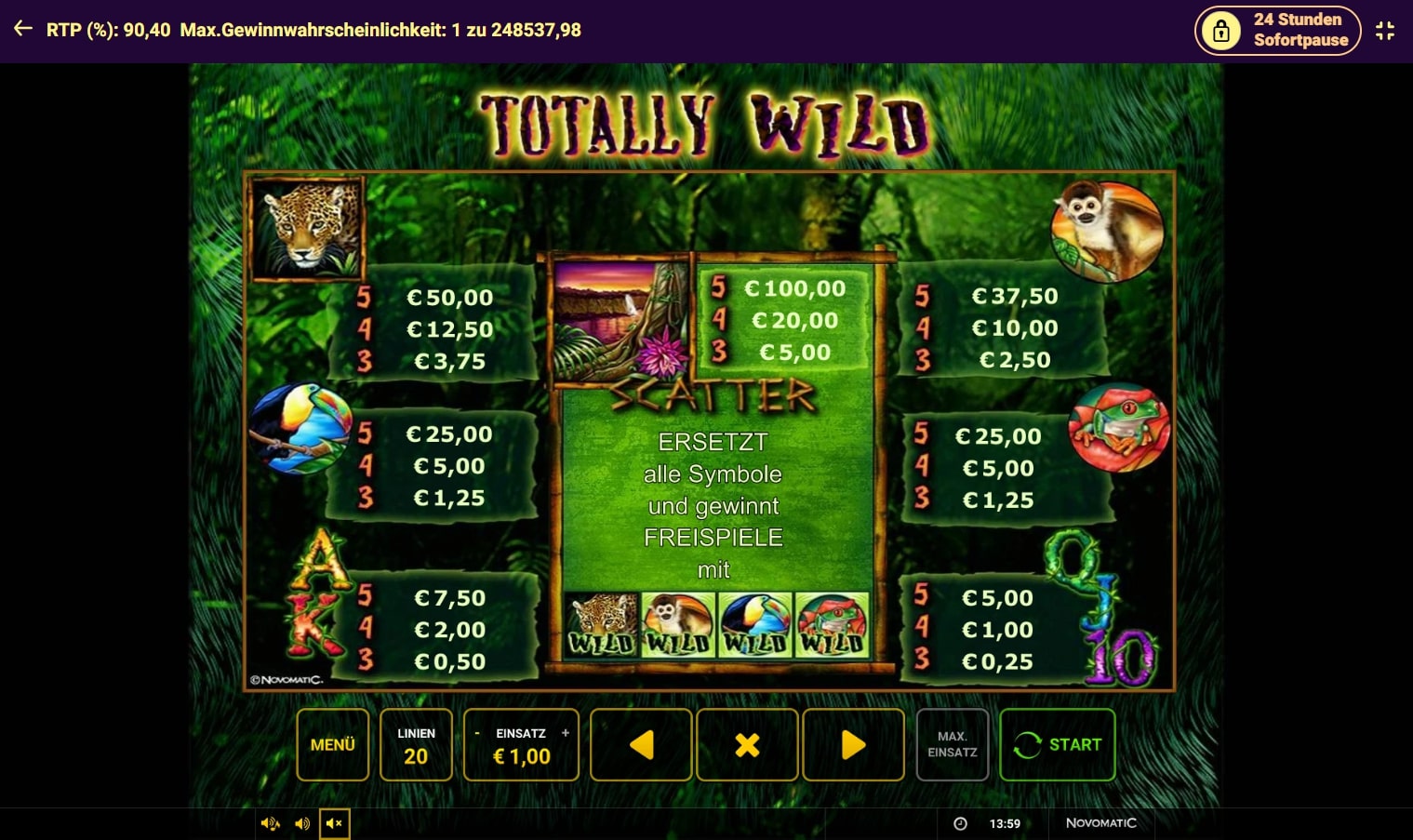Decrease the Einsatz with the minus sign
Image resolution: width=1413 pixels, height=840 pixels.
click(477, 733)
